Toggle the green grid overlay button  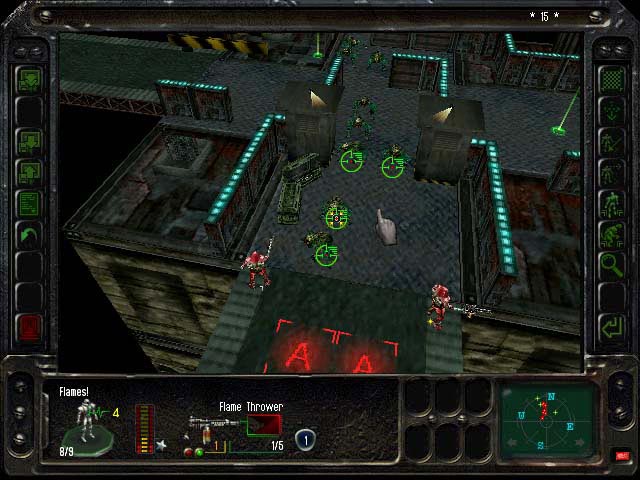pyautogui.click(x=610, y=79)
